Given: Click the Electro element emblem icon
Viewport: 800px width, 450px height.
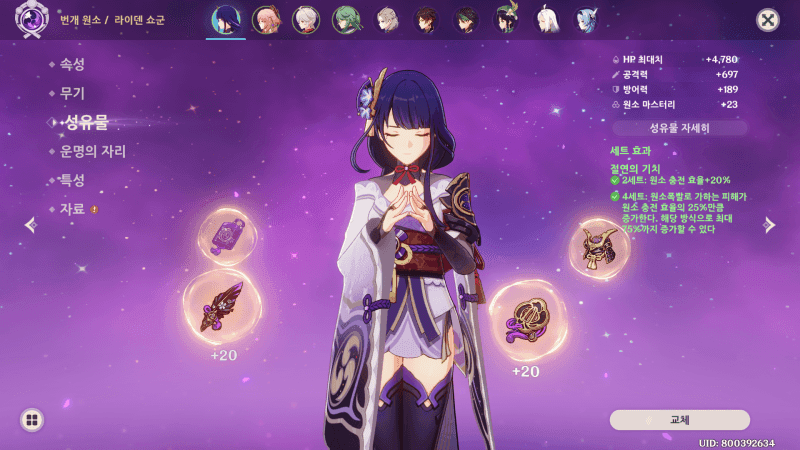Looking at the screenshot, I should pyautogui.click(x=31, y=19).
